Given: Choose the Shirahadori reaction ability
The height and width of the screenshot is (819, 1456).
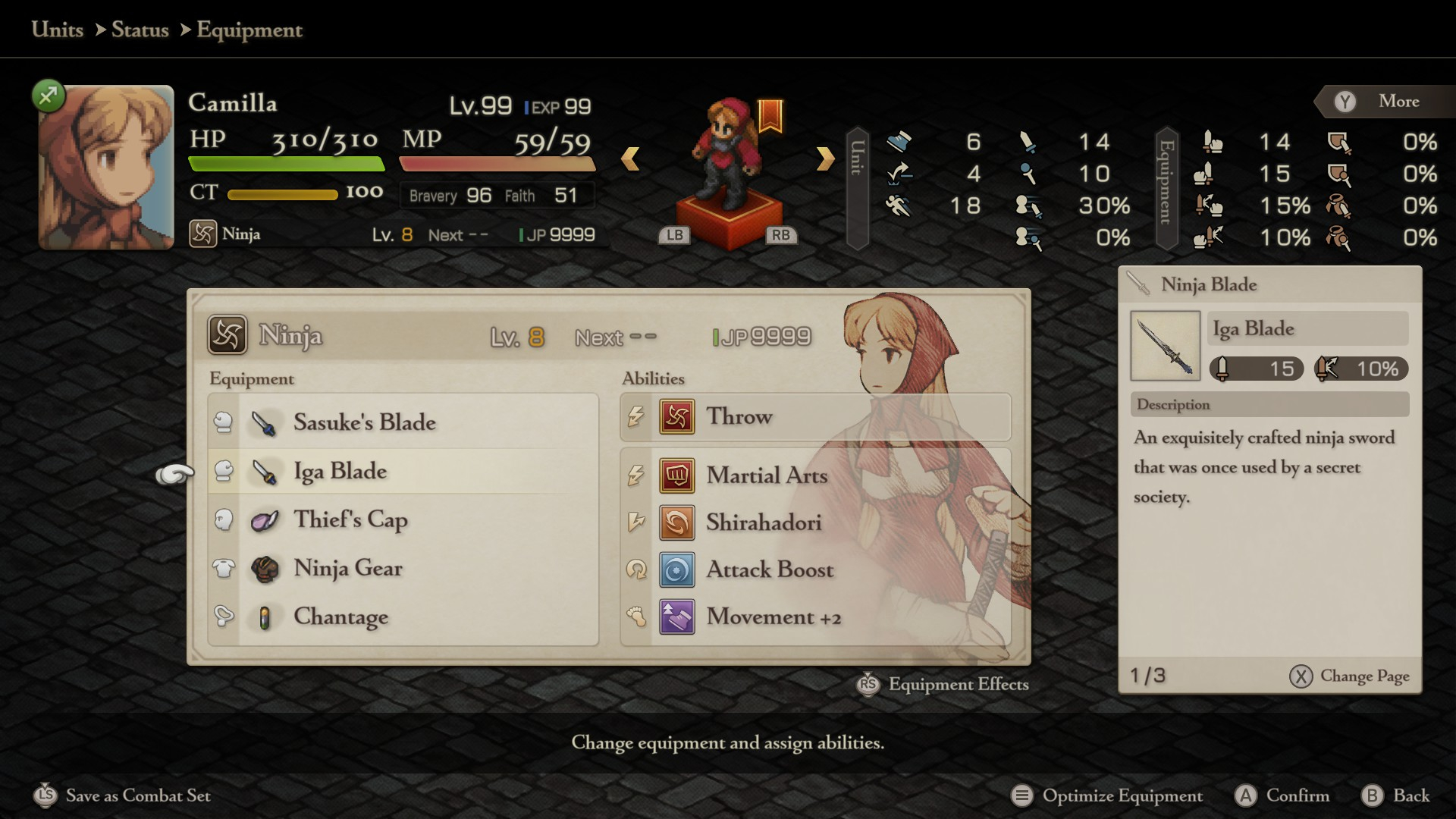Looking at the screenshot, I should (815, 523).
